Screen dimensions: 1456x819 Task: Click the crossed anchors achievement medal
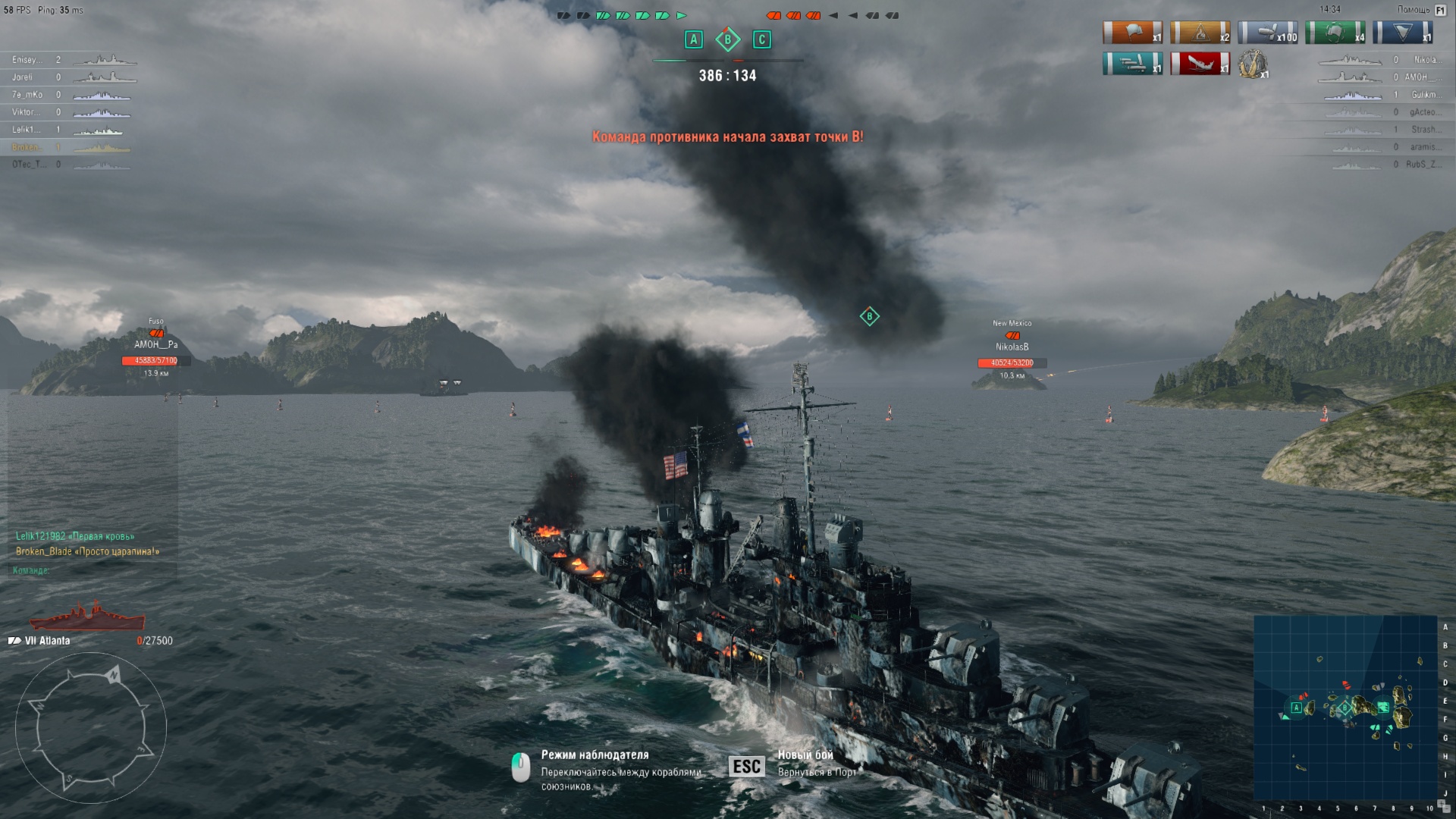coord(1253,64)
